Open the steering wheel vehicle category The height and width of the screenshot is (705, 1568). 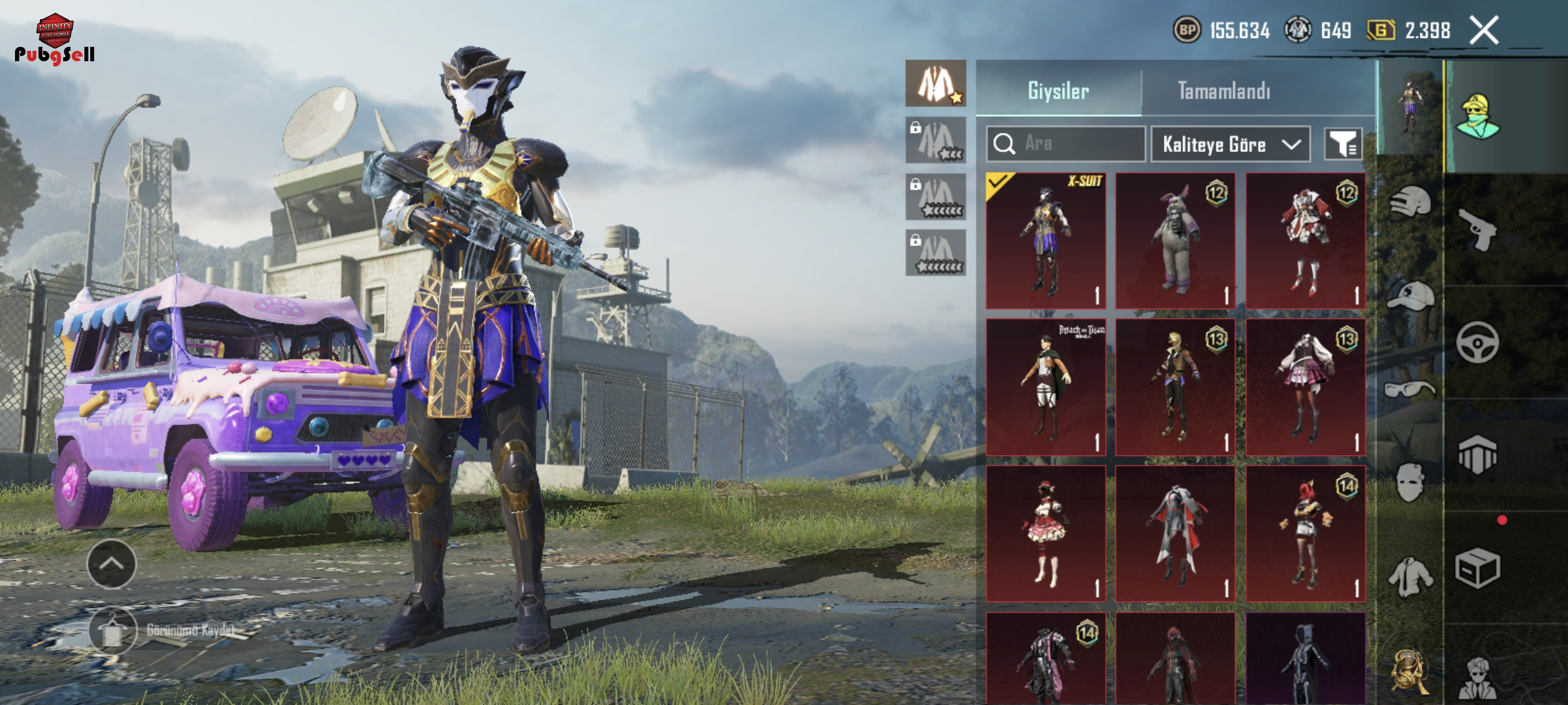pyautogui.click(x=1477, y=343)
